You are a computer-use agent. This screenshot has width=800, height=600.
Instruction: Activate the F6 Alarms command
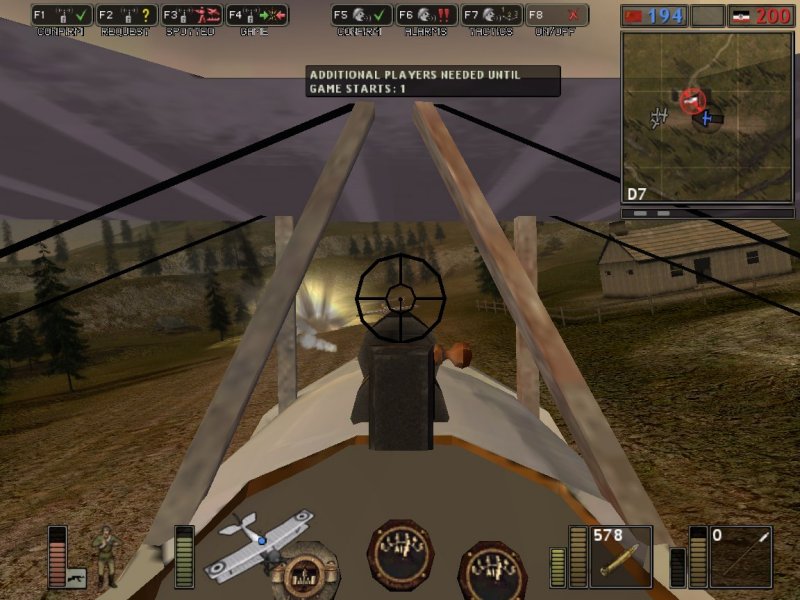[427, 16]
